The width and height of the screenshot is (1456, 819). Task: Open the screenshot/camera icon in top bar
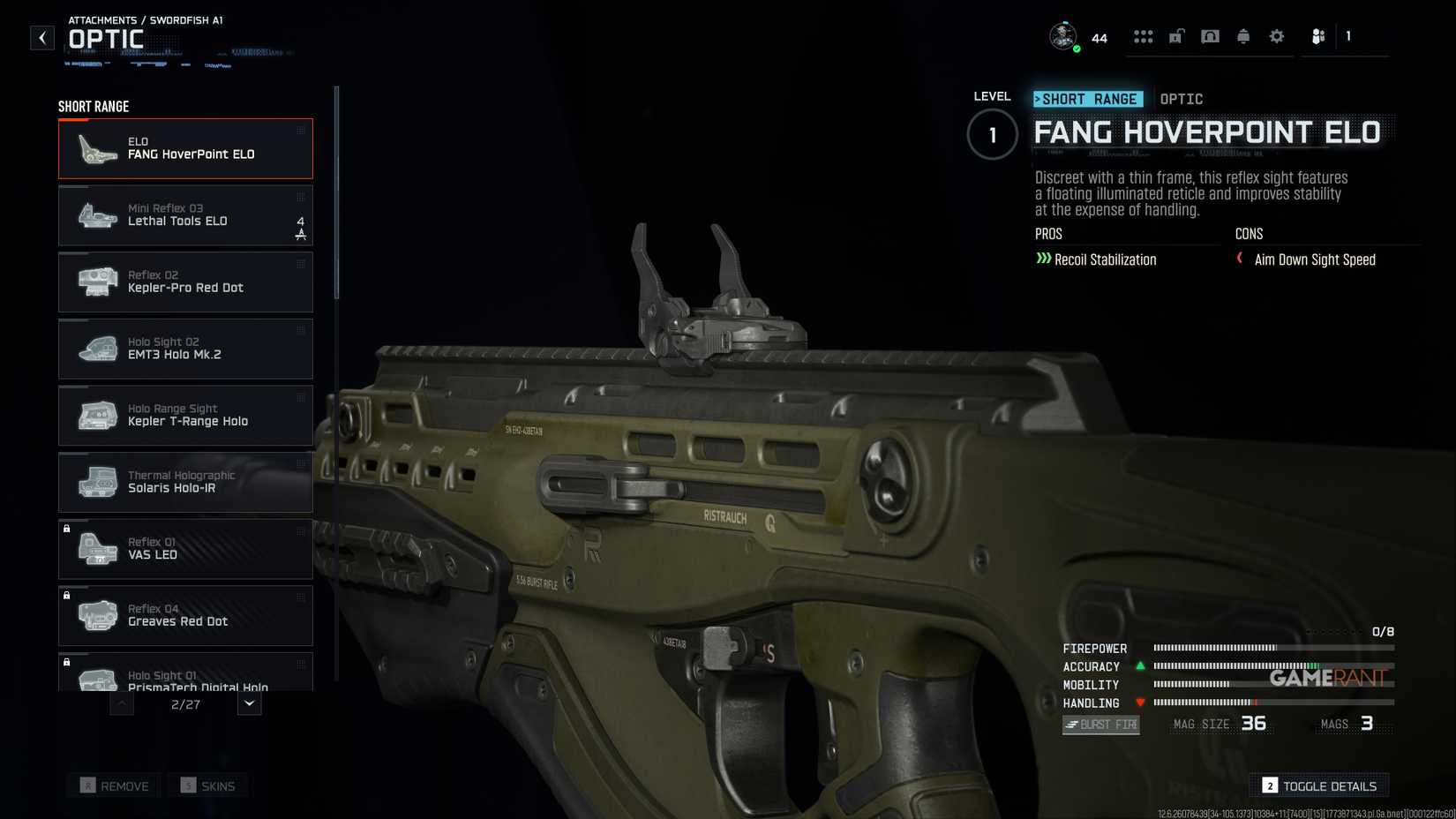point(1210,36)
